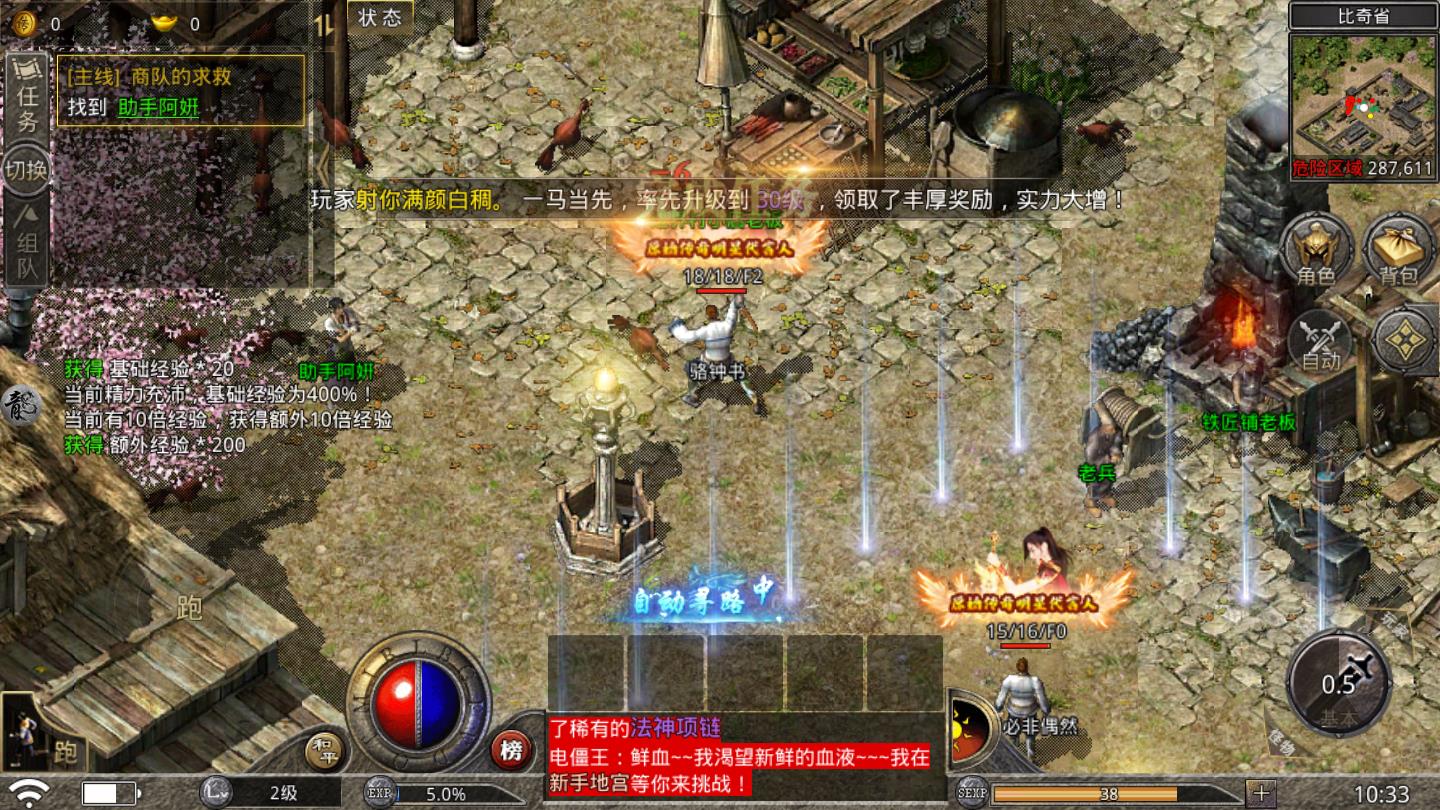1440x810 pixels.
Task: Toggle the 自动 auto-combat button
Action: [x=1320, y=343]
